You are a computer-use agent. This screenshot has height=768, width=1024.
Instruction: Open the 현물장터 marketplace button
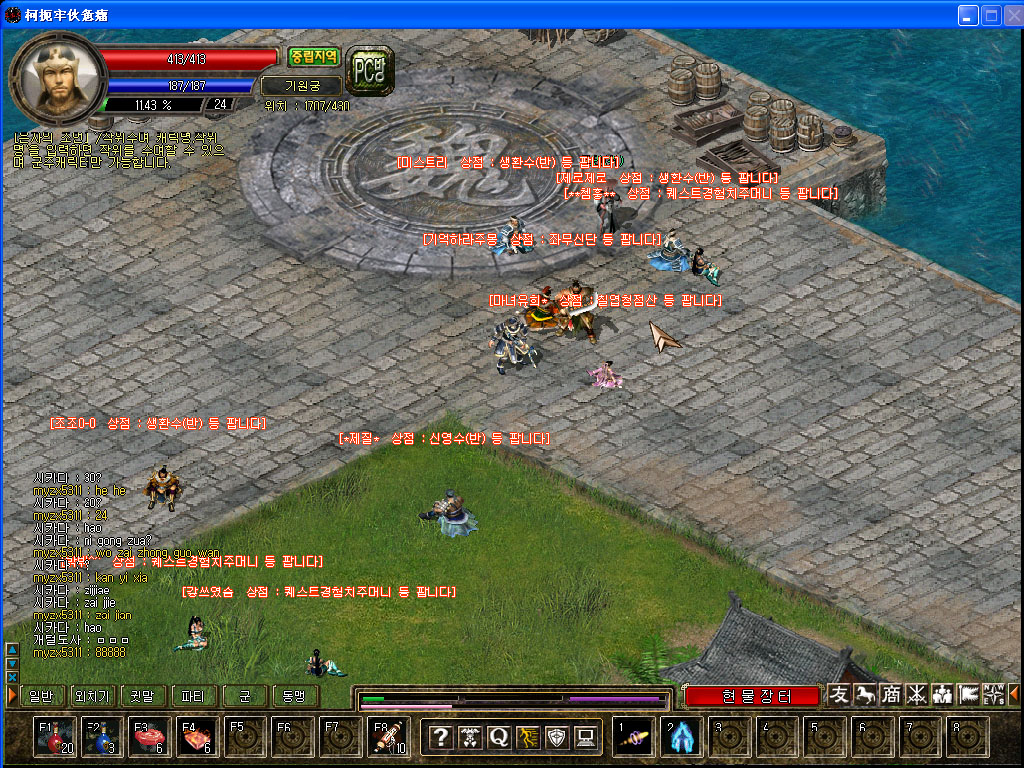[x=753, y=696]
